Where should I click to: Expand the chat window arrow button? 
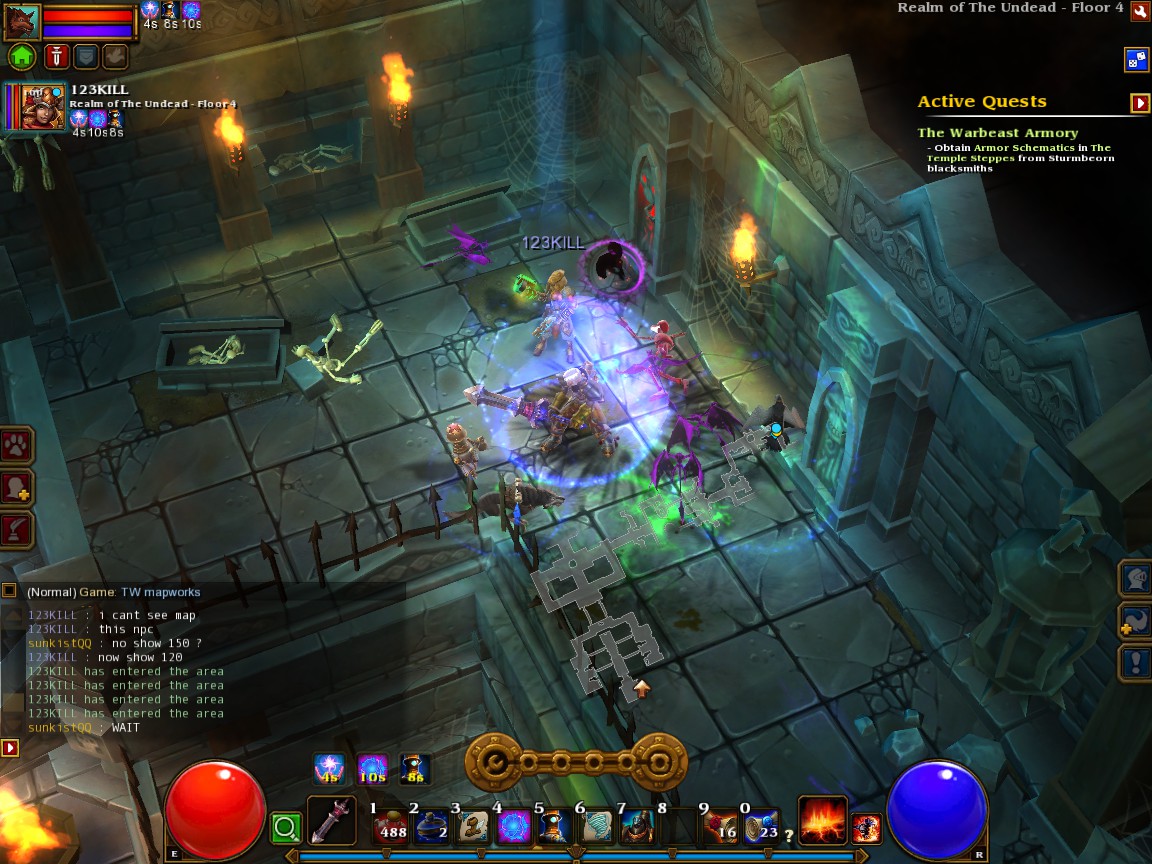pyautogui.click(x=9, y=747)
